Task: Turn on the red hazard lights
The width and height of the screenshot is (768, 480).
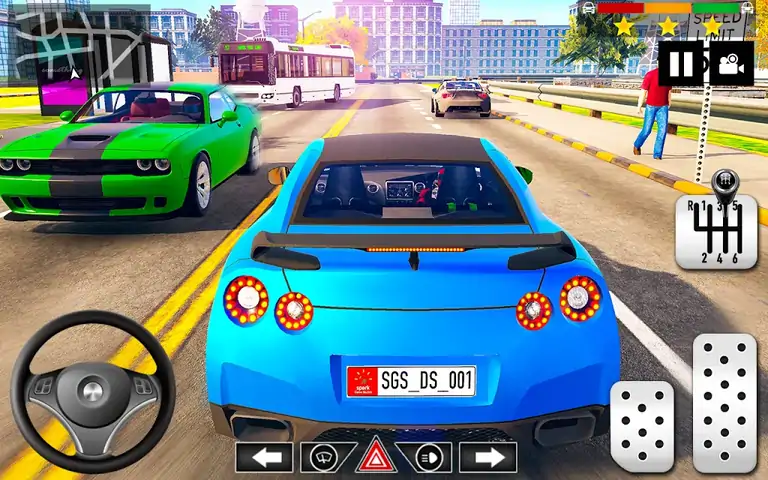Action: tap(376, 456)
